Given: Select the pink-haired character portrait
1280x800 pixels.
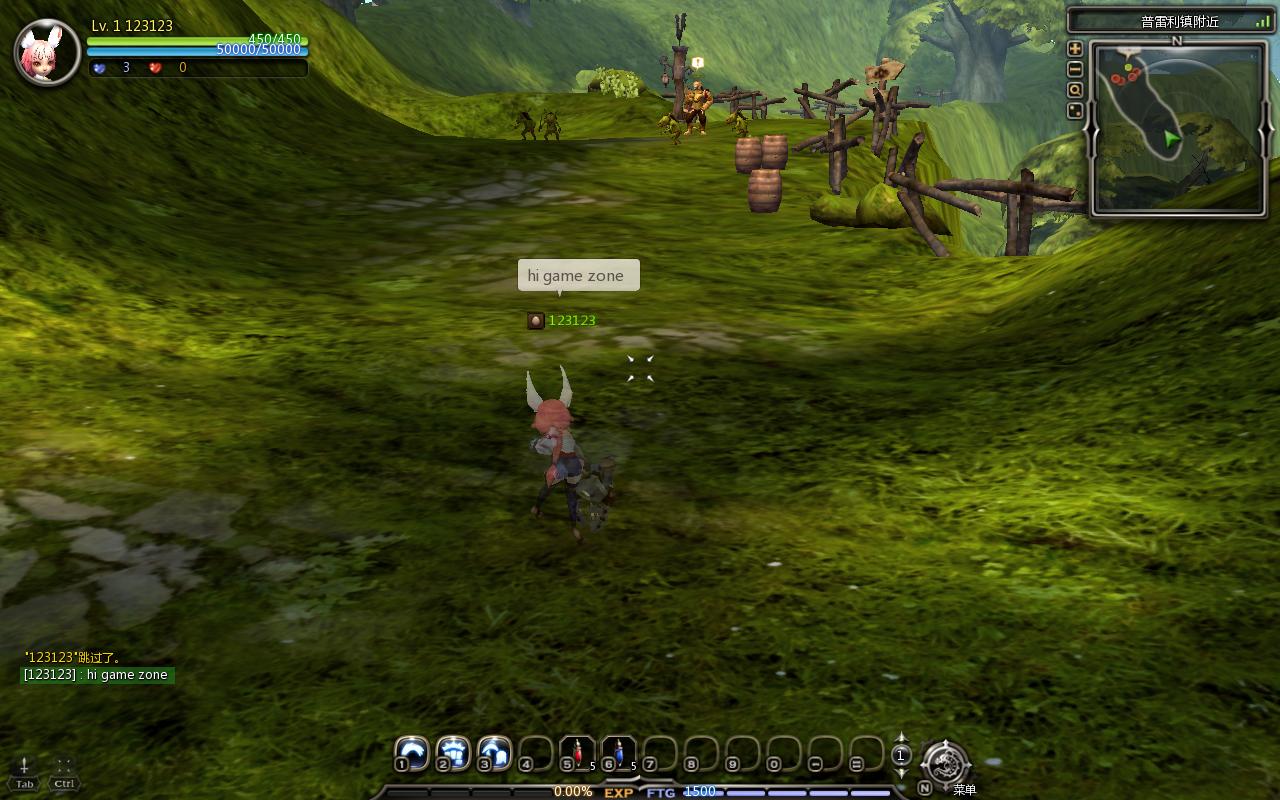Looking at the screenshot, I should coord(47,53).
